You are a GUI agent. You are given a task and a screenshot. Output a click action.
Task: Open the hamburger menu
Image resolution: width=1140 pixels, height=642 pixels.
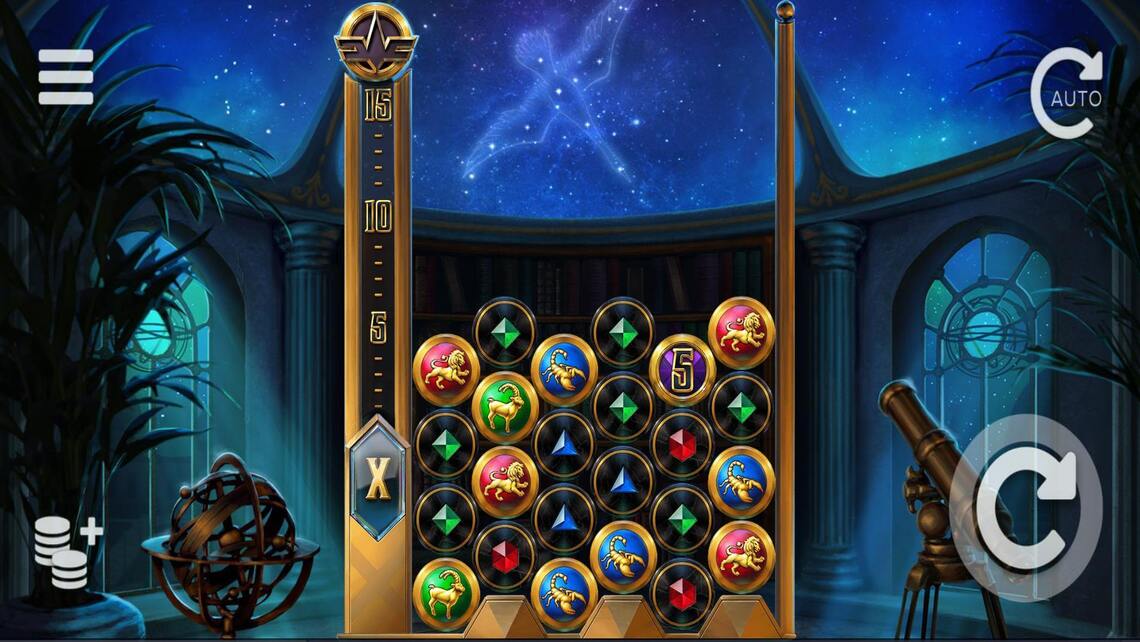66,77
